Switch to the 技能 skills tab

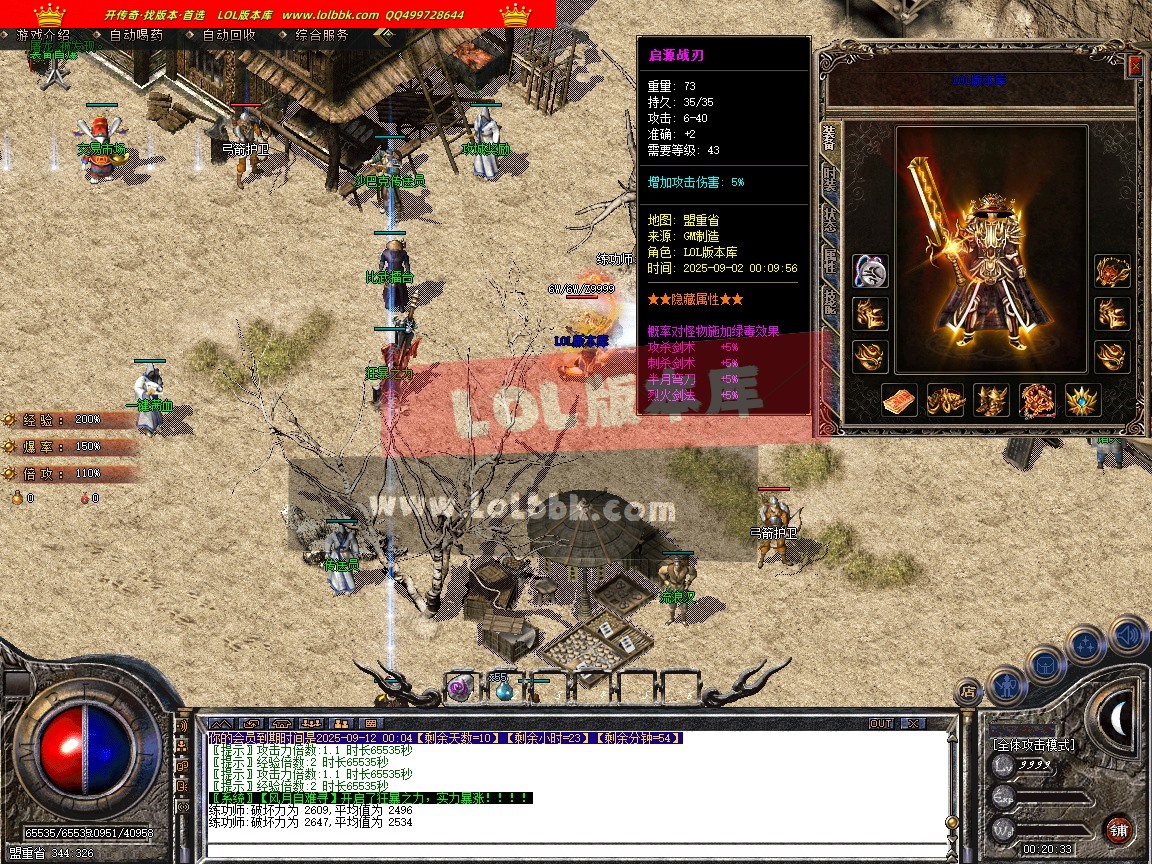coord(829,302)
